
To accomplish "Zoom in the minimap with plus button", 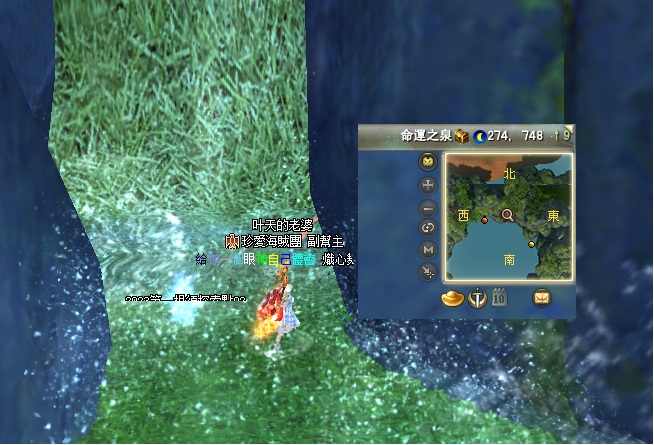I will coord(429,185).
